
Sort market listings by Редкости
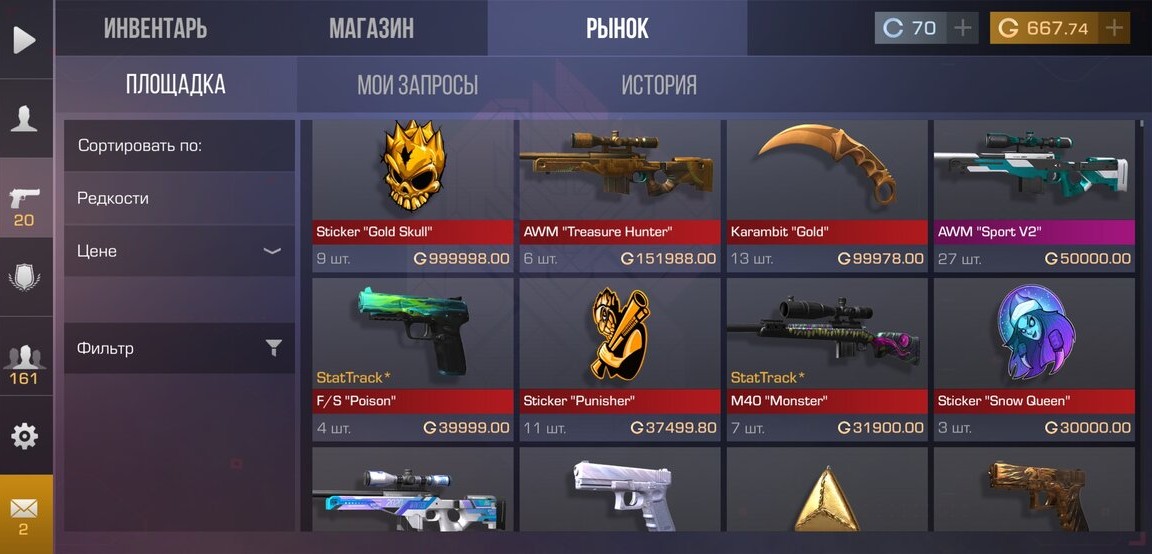pos(179,198)
